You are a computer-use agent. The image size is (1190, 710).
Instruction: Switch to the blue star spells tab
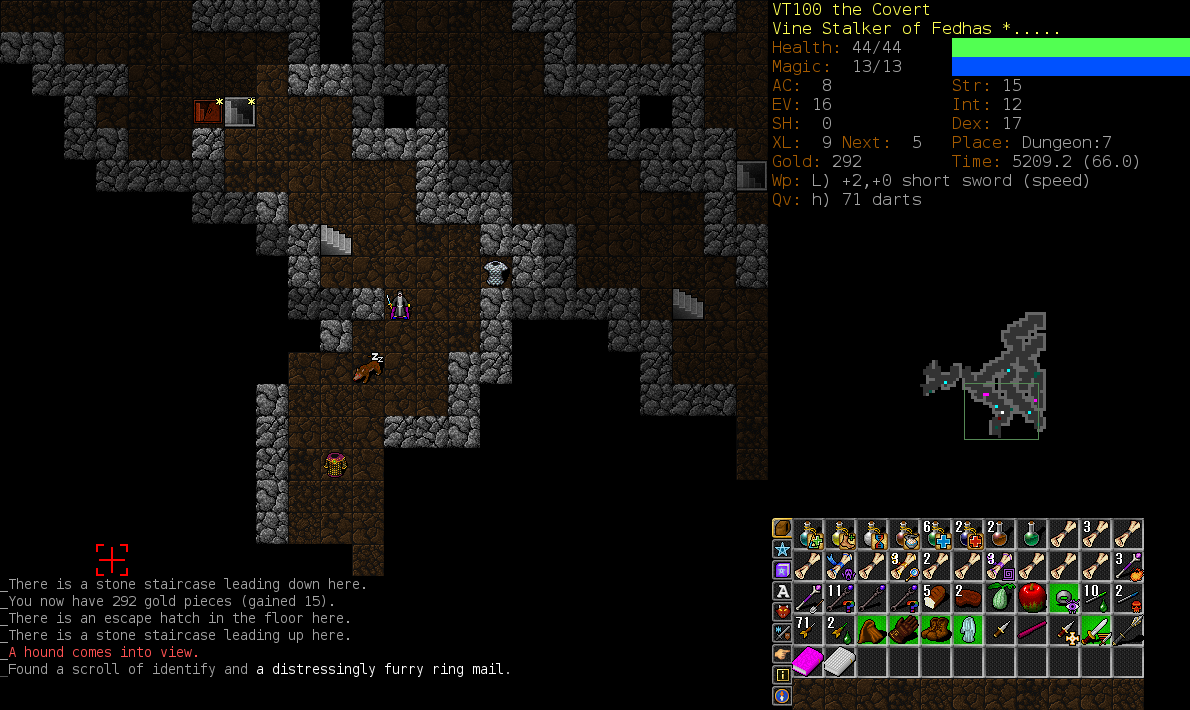point(781,549)
